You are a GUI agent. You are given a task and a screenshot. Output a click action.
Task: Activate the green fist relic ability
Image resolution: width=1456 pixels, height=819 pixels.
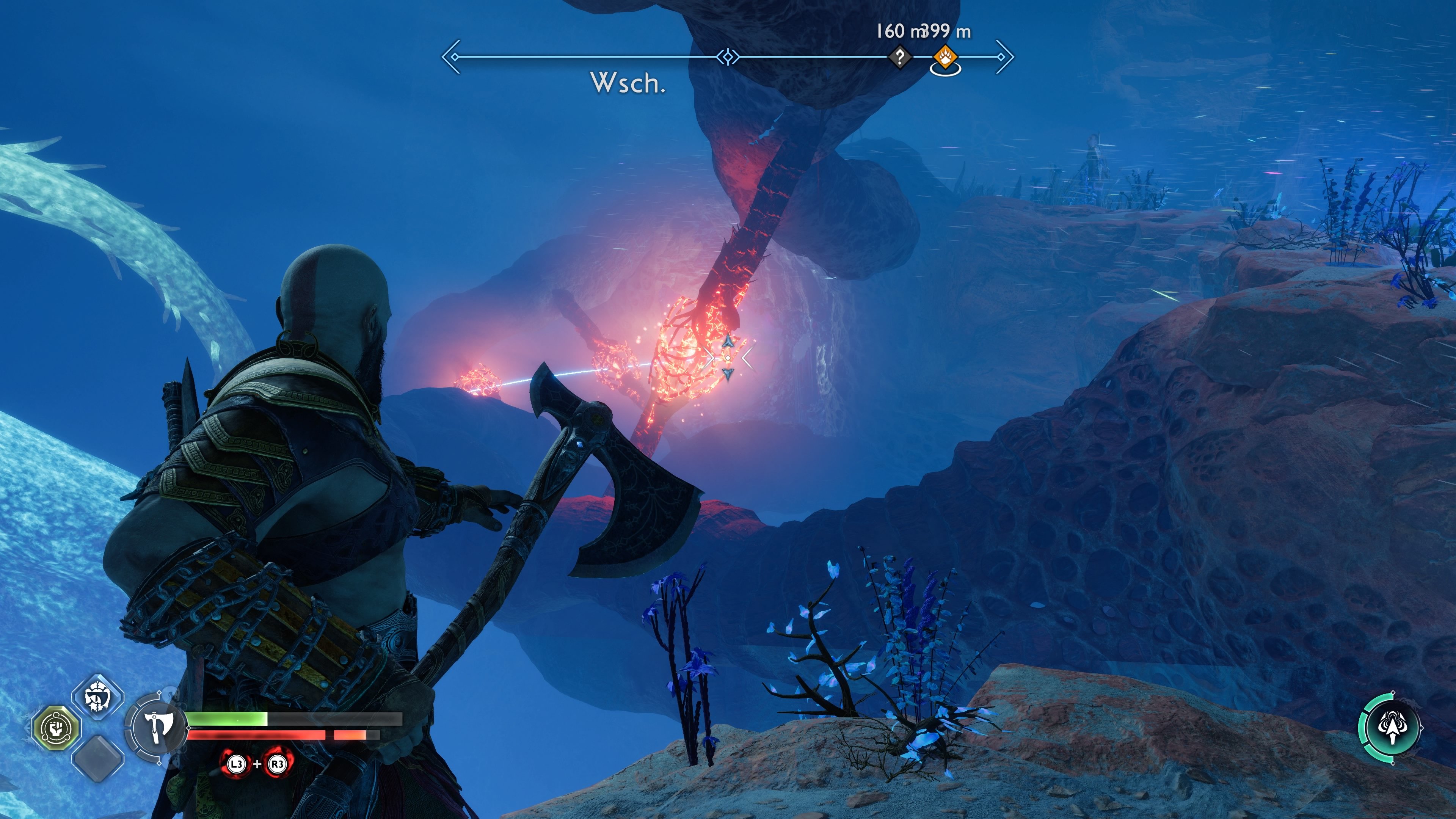[x=56, y=728]
